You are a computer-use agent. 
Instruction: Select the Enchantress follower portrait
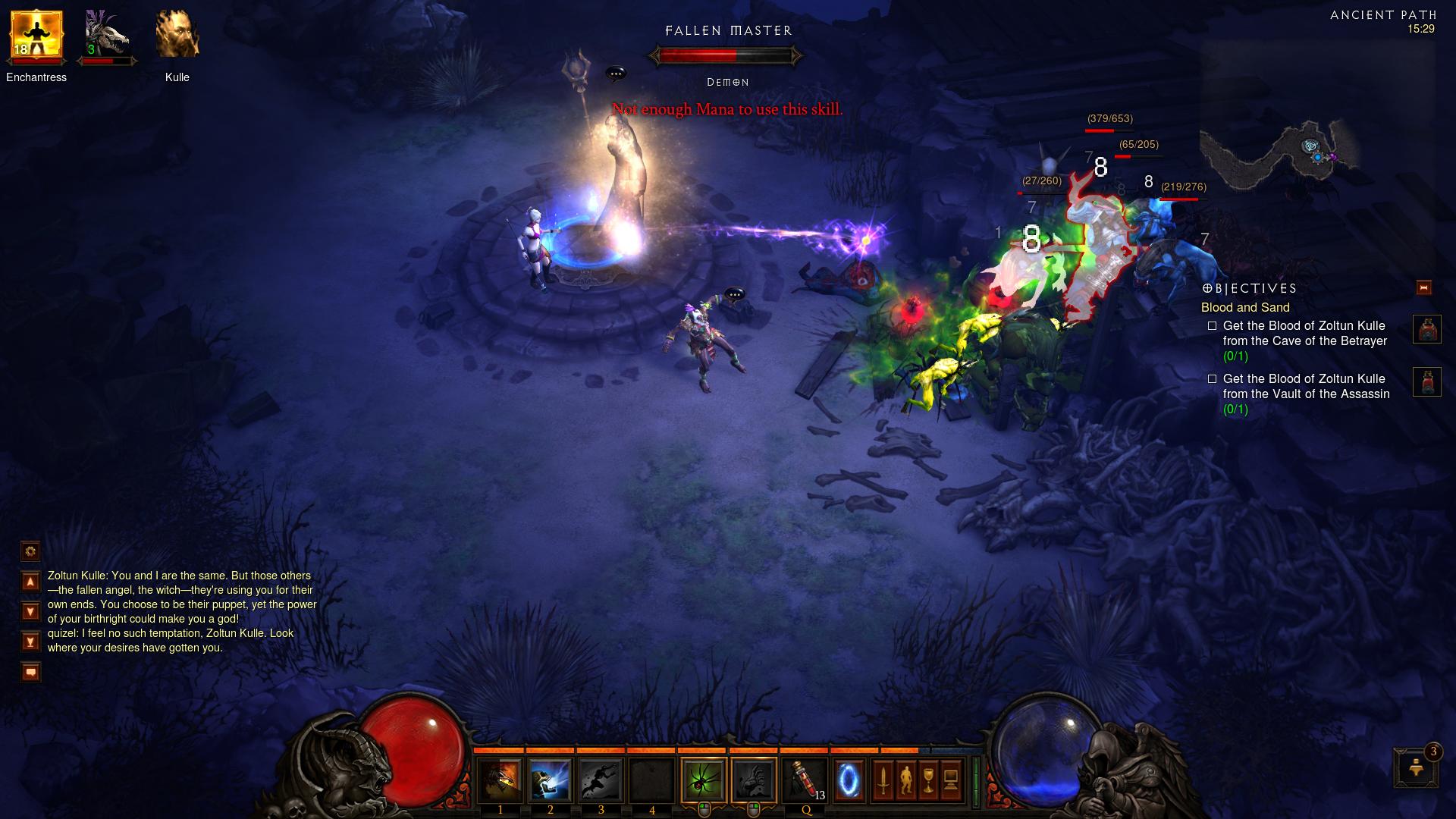36,36
